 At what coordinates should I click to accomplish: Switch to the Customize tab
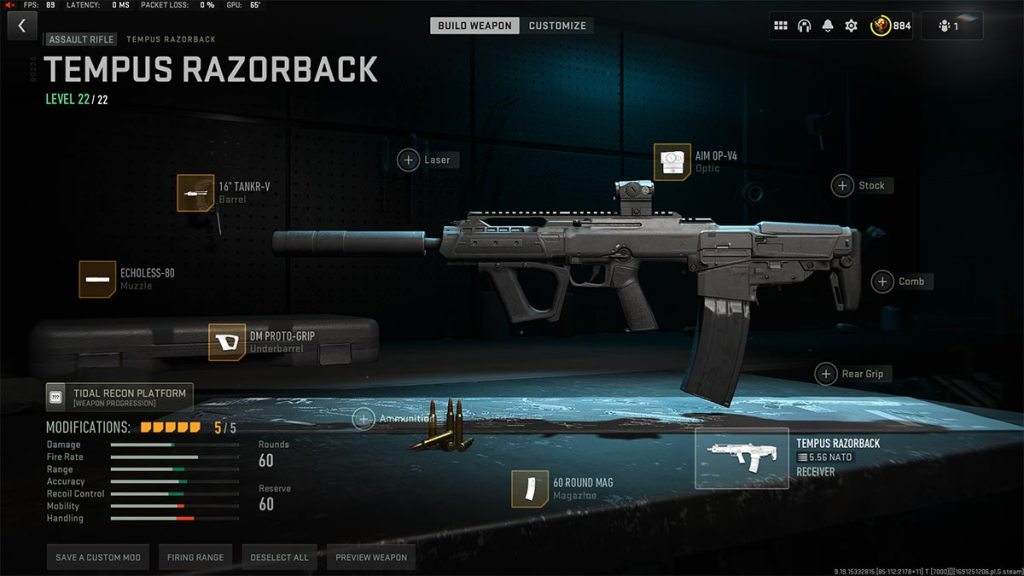tap(557, 25)
